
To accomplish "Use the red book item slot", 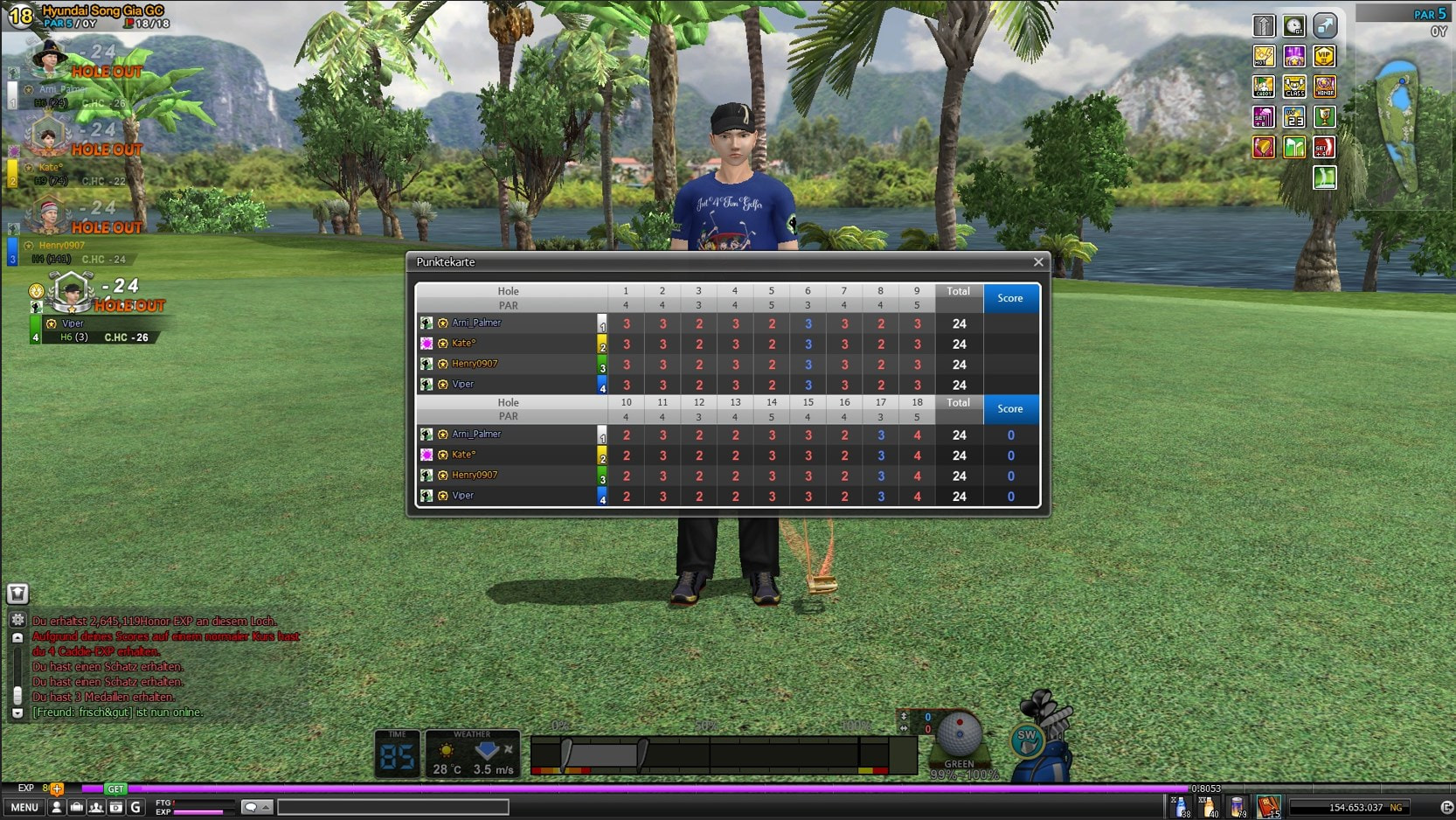I will [x=1267, y=807].
